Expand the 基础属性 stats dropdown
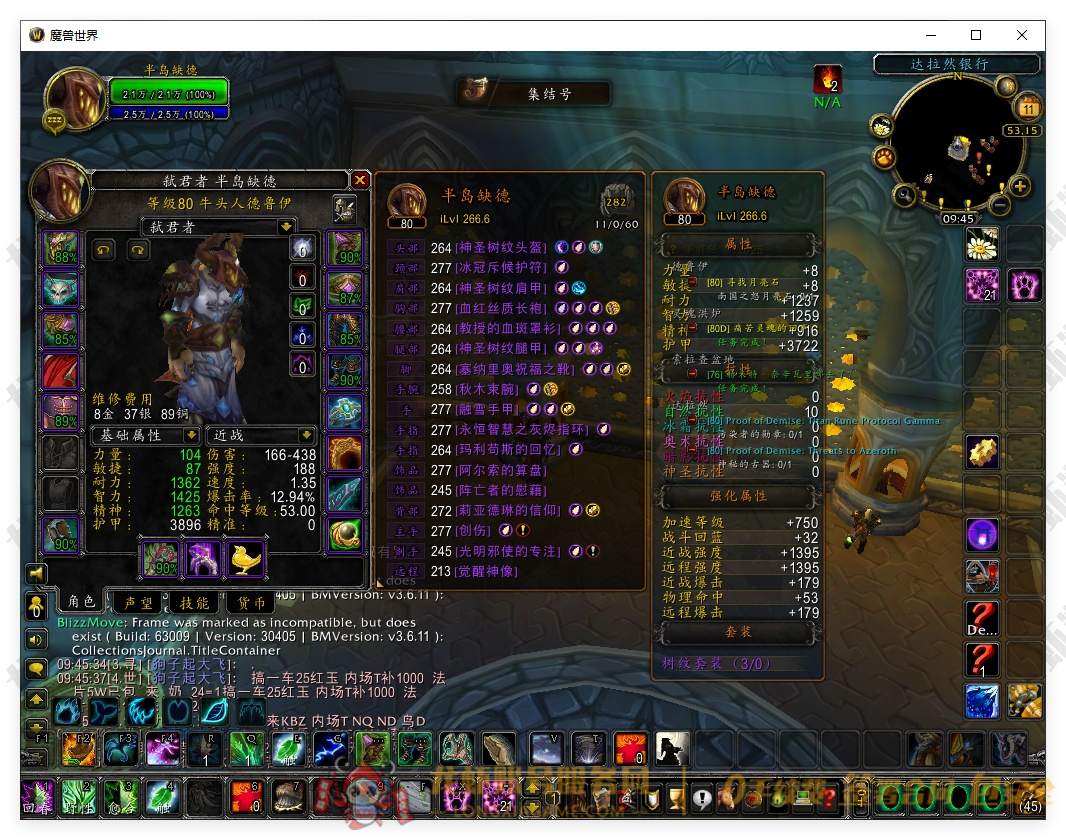This screenshot has height=840, width=1066. tap(191, 436)
